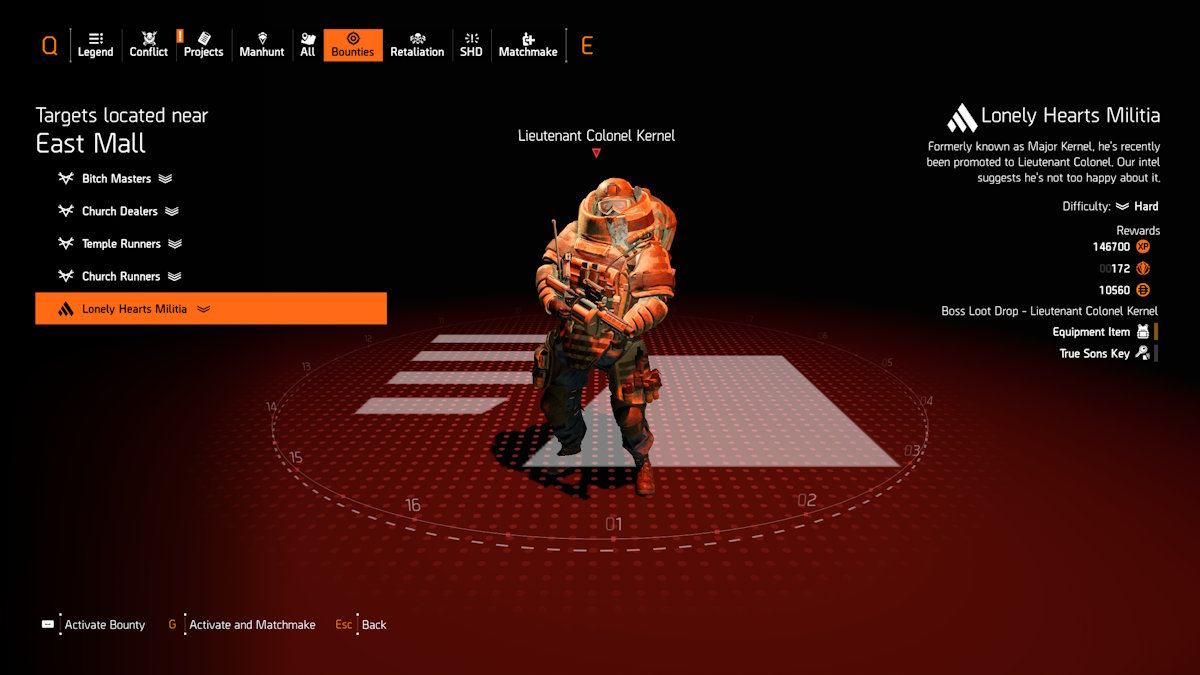
Task: Choose Activate and Matchmake
Action: point(242,625)
